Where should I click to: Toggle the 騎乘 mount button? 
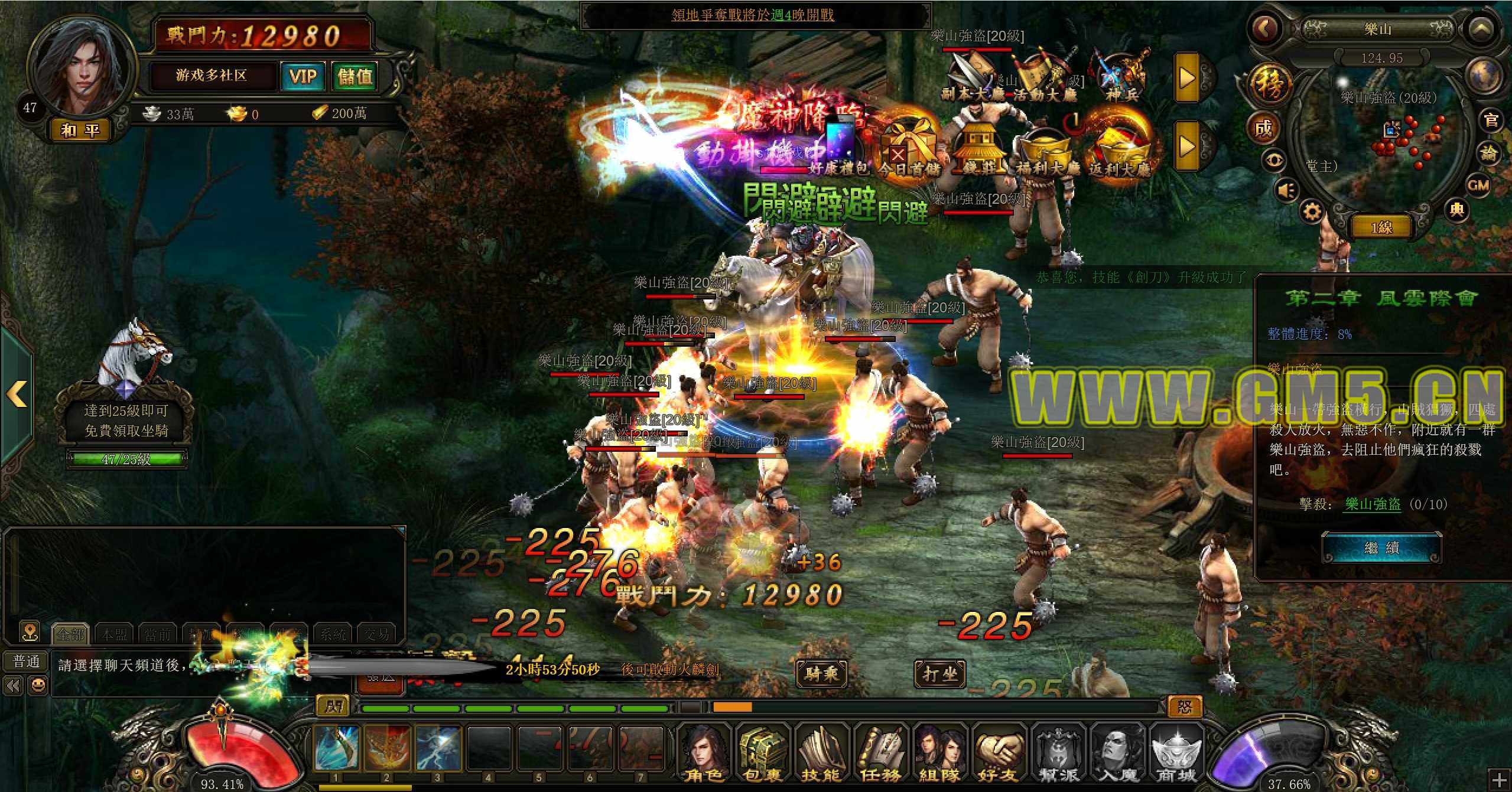821,673
